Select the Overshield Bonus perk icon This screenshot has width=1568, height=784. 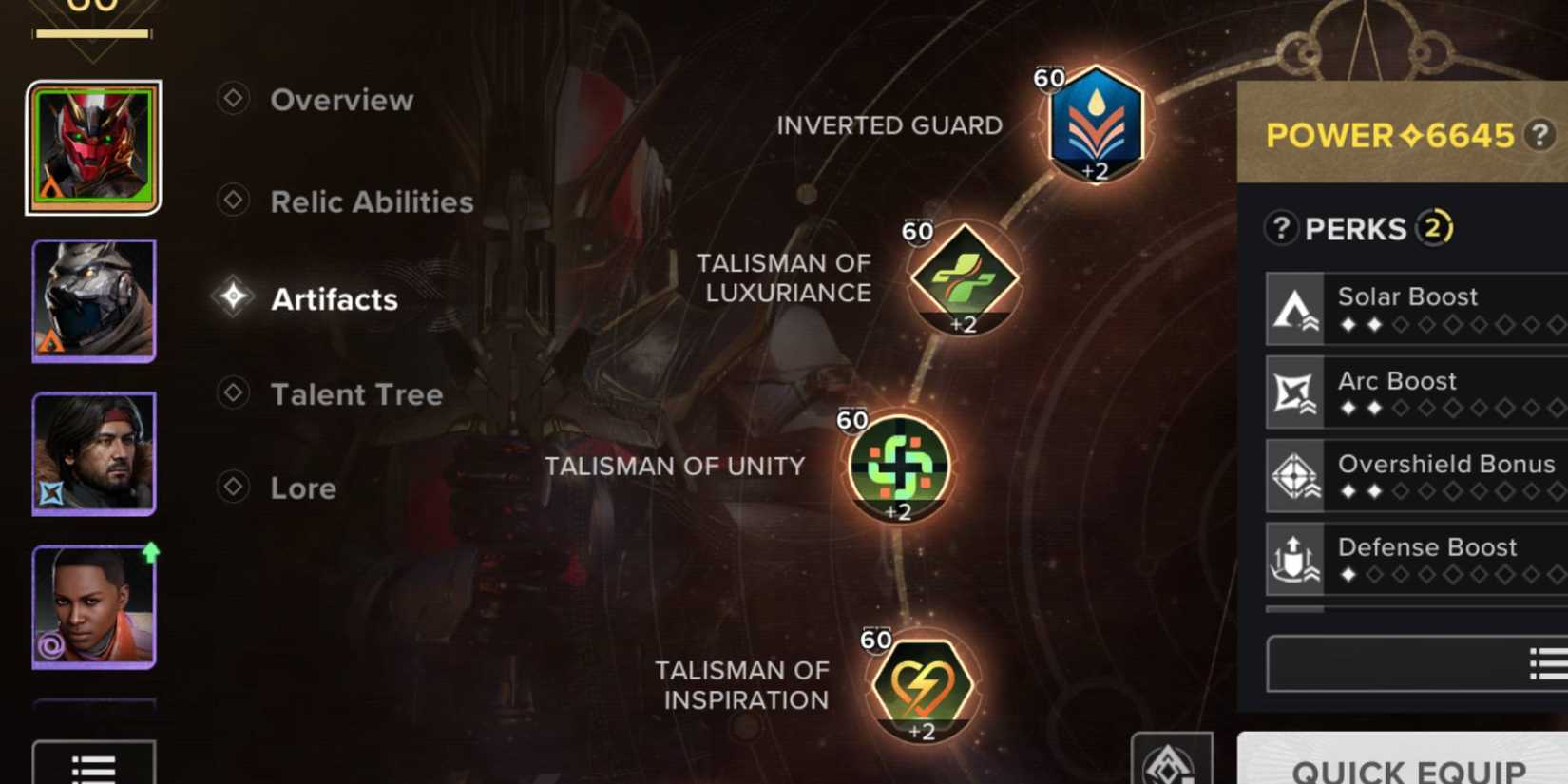click(x=1297, y=475)
